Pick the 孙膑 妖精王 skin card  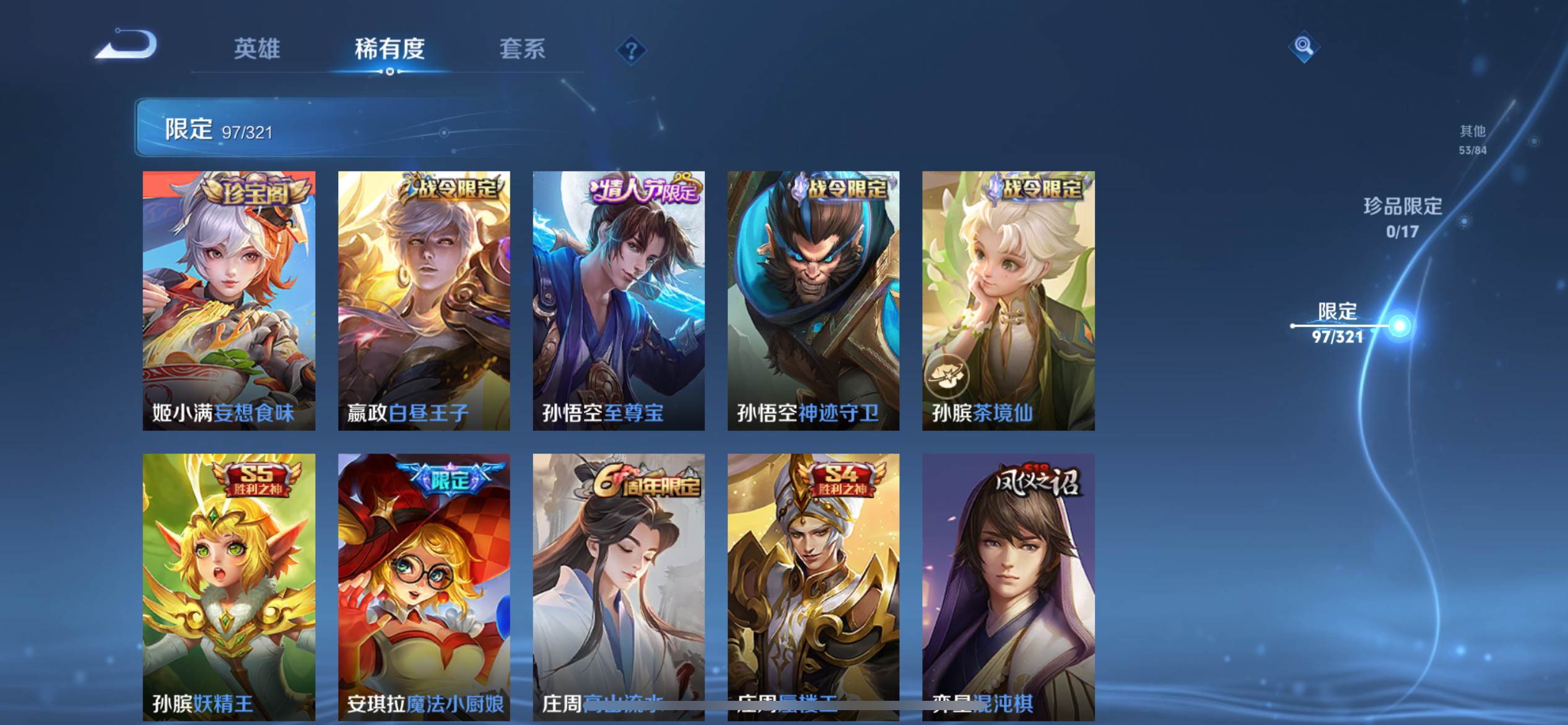click(229, 586)
